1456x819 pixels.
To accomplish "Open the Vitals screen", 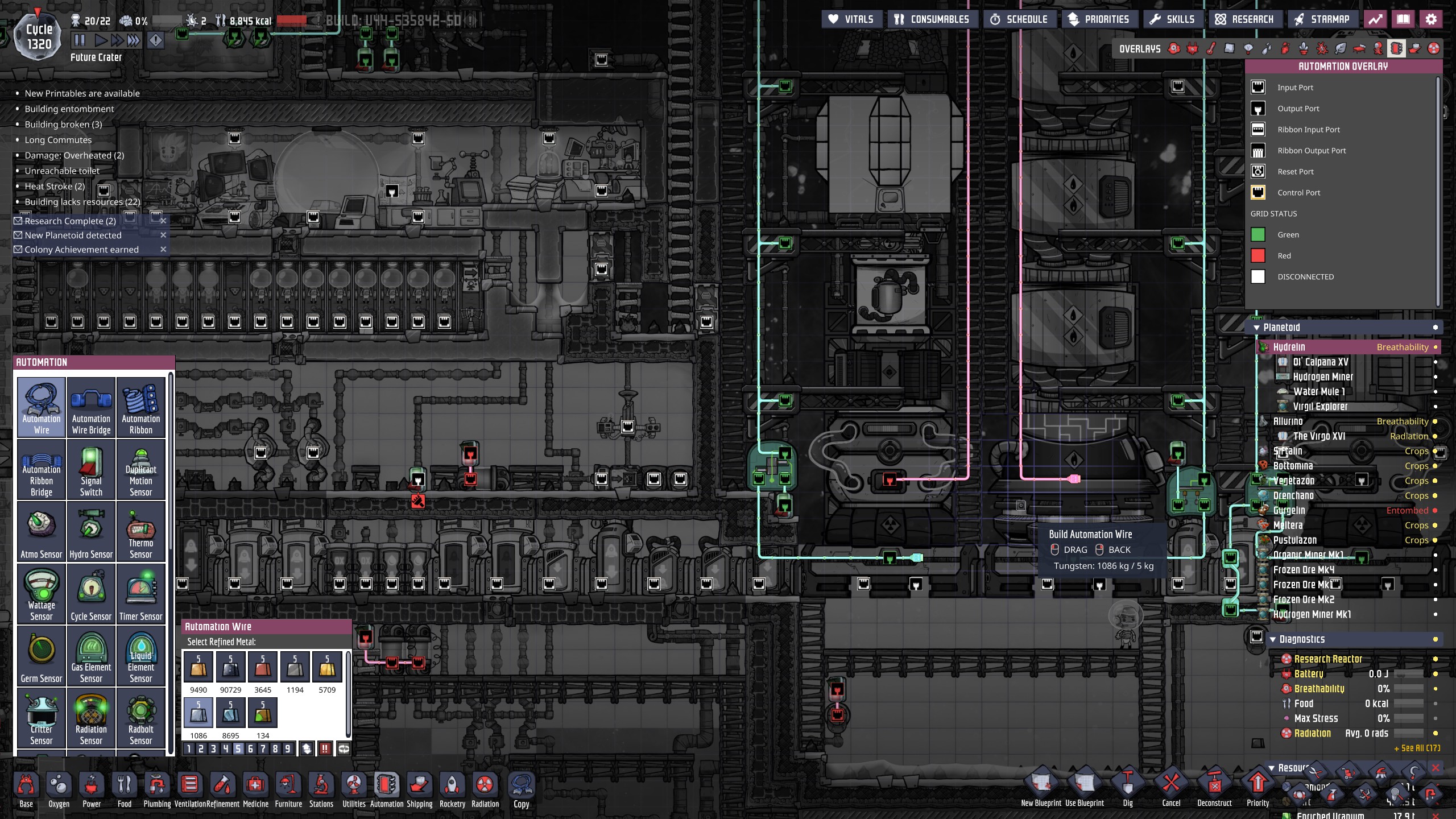I will pos(851,19).
